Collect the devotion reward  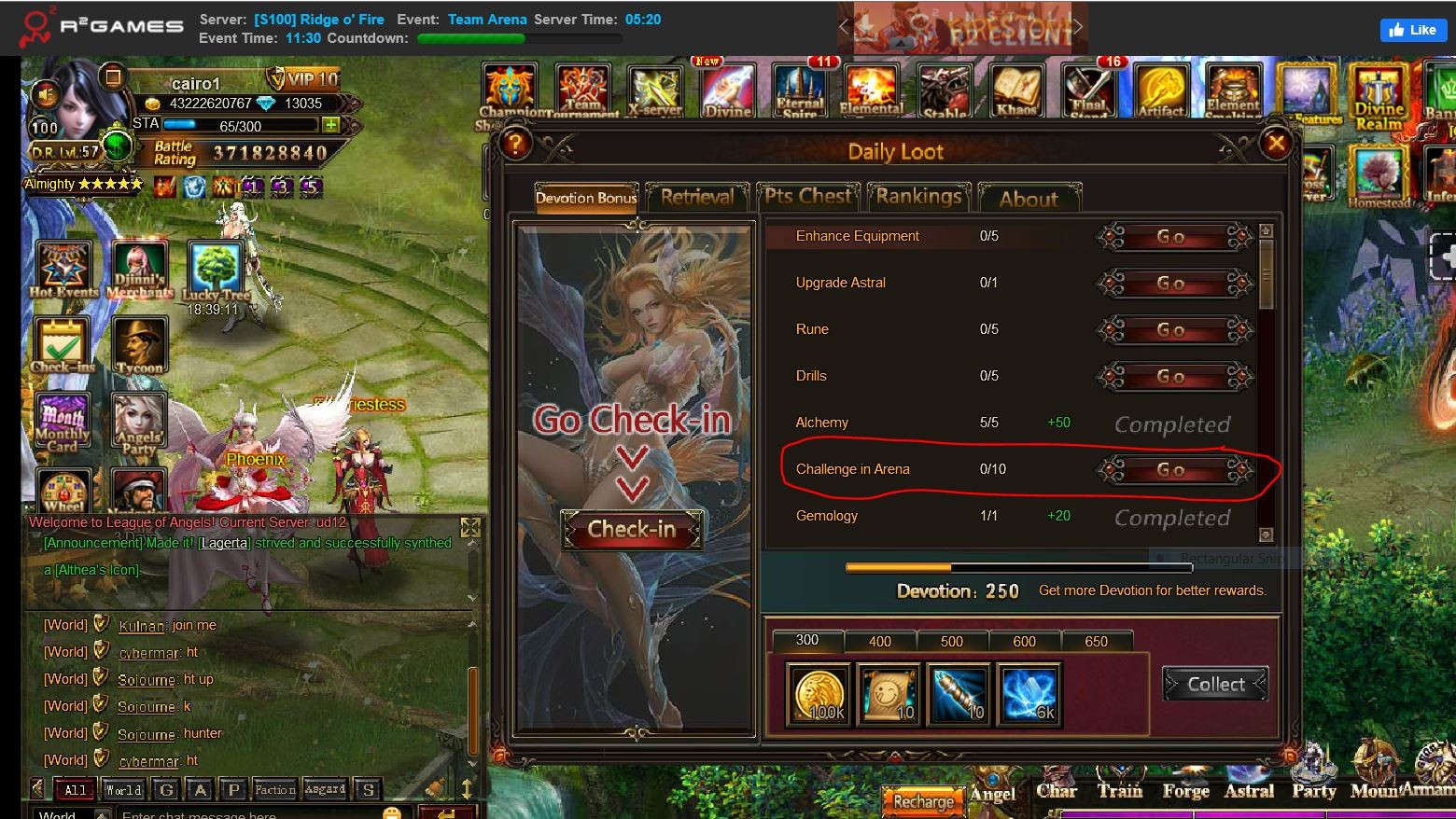[x=1215, y=685]
